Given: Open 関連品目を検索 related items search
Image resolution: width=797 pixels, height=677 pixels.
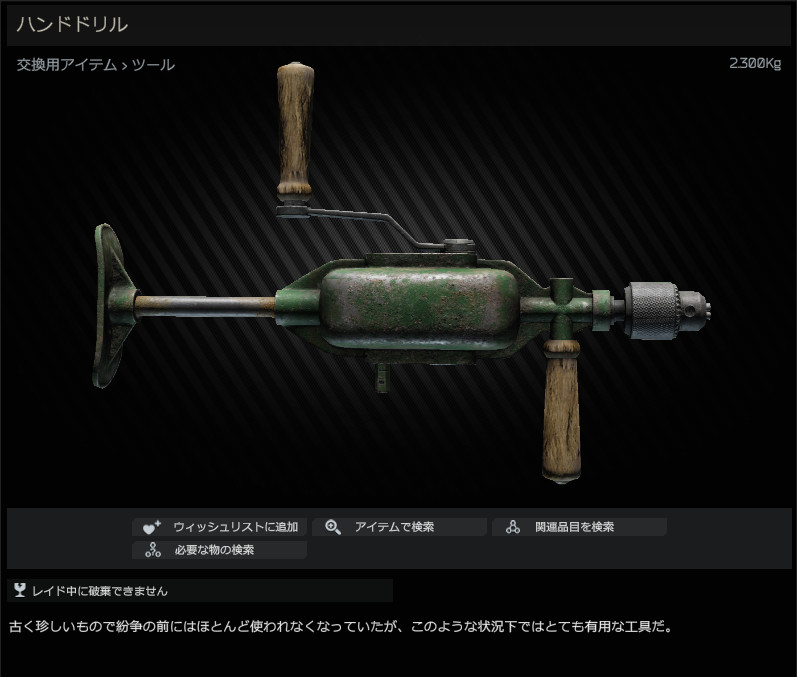Looking at the screenshot, I should click(x=578, y=527).
